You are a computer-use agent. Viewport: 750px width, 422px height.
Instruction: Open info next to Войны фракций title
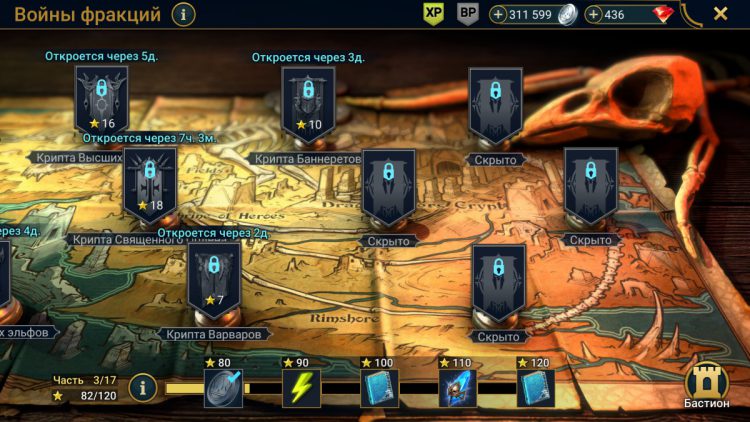[x=184, y=14]
